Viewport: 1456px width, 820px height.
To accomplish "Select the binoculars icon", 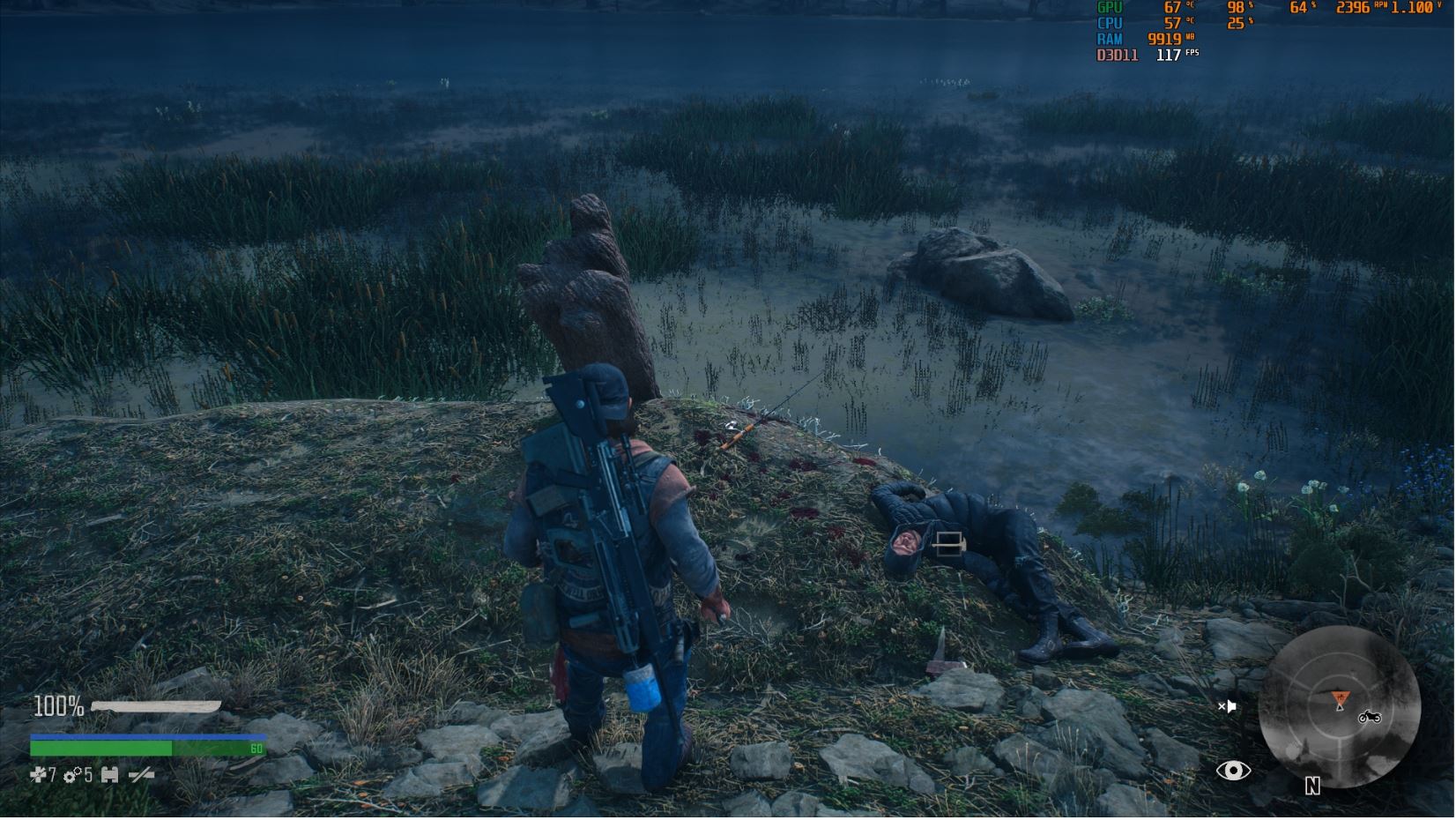I will [x=110, y=775].
